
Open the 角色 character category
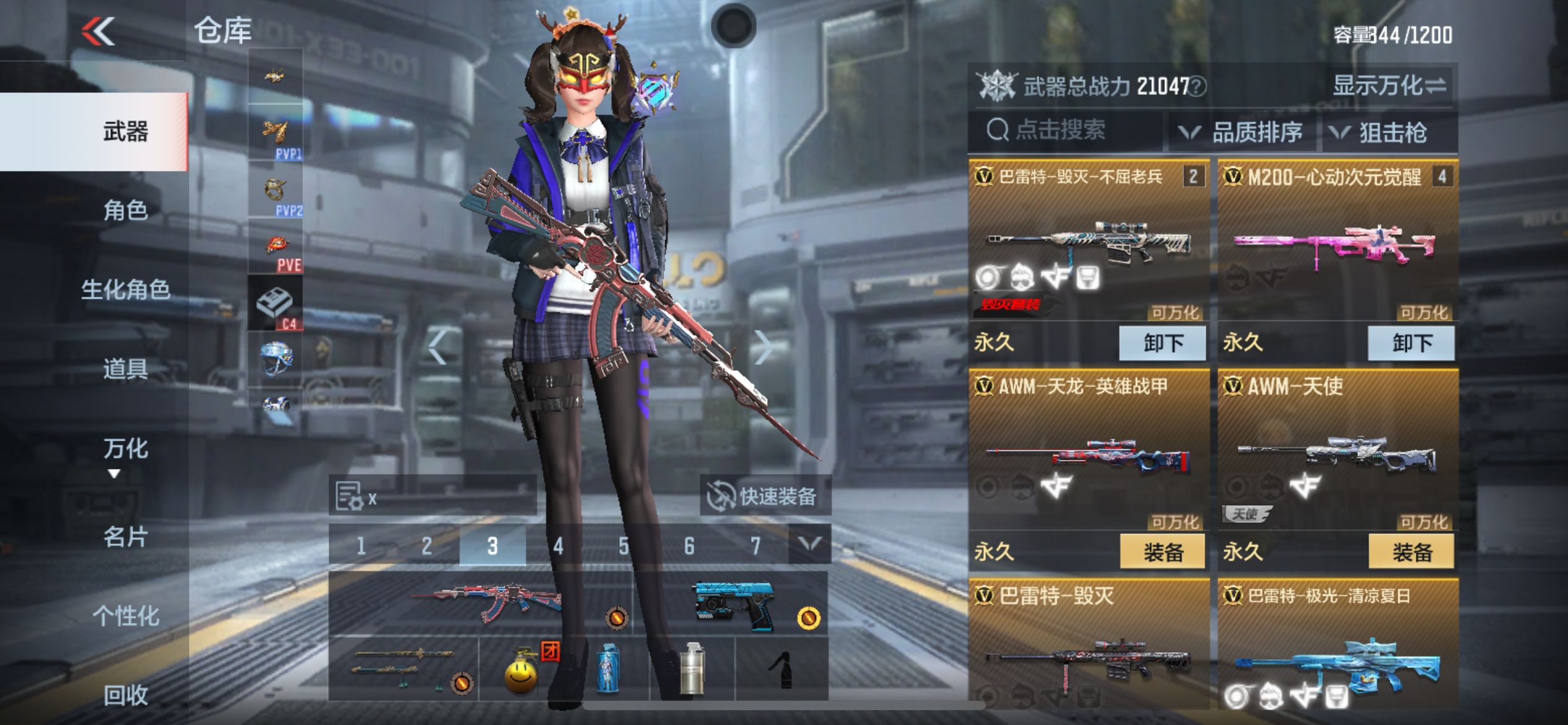coord(126,211)
